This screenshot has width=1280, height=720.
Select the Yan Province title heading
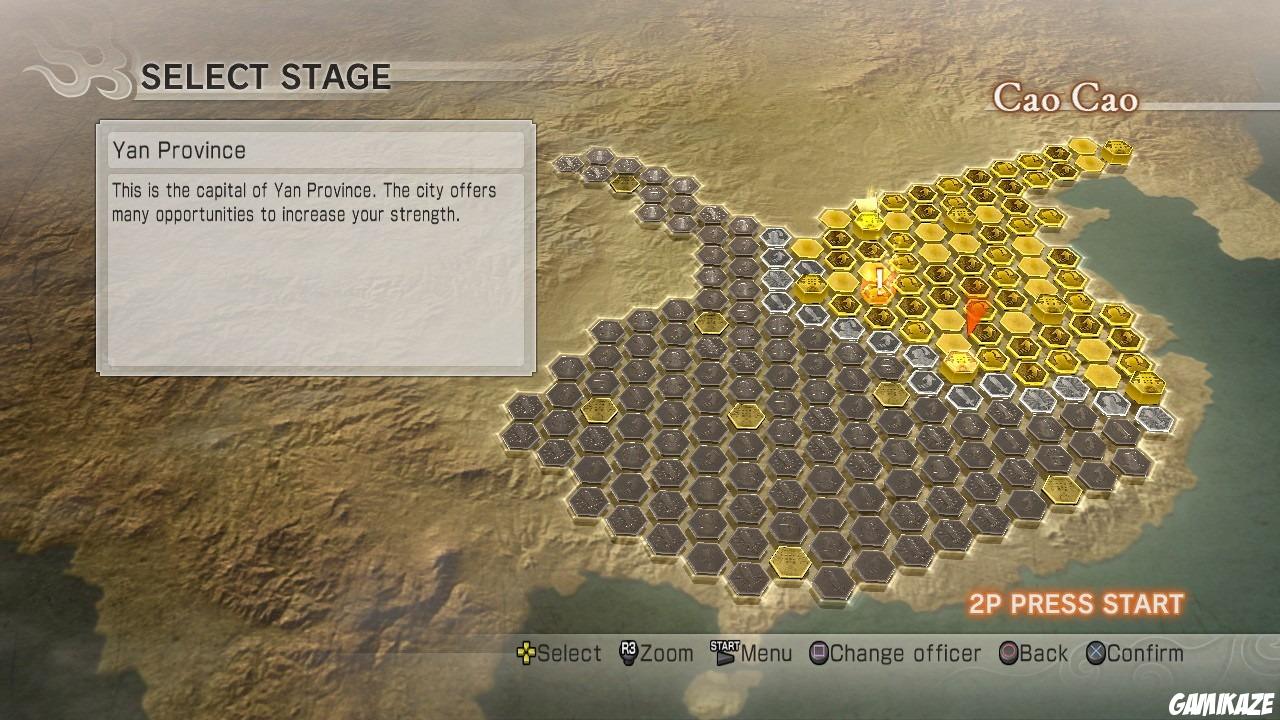pyautogui.click(x=182, y=150)
